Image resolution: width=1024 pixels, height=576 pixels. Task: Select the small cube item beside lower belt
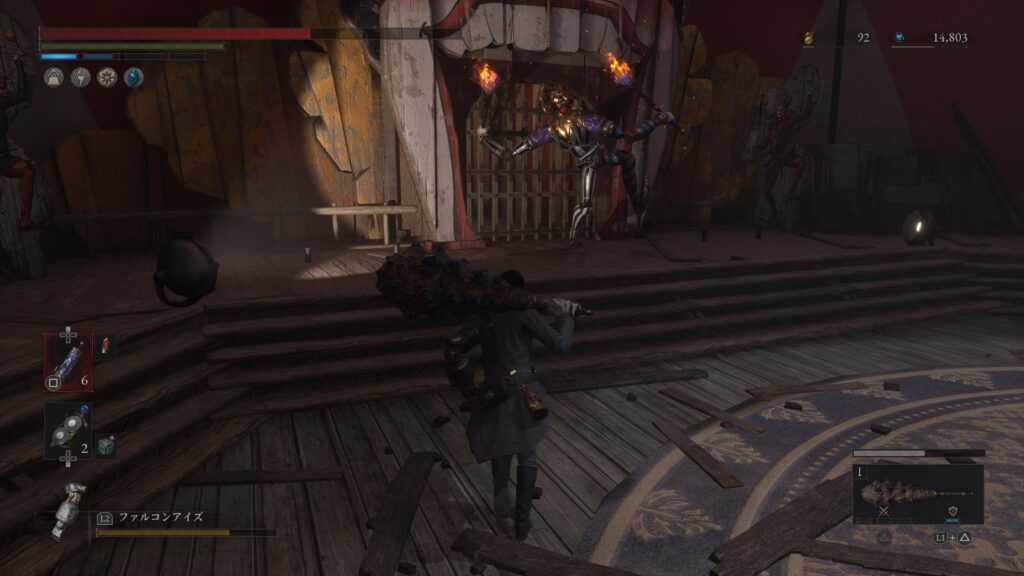pos(107,447)
